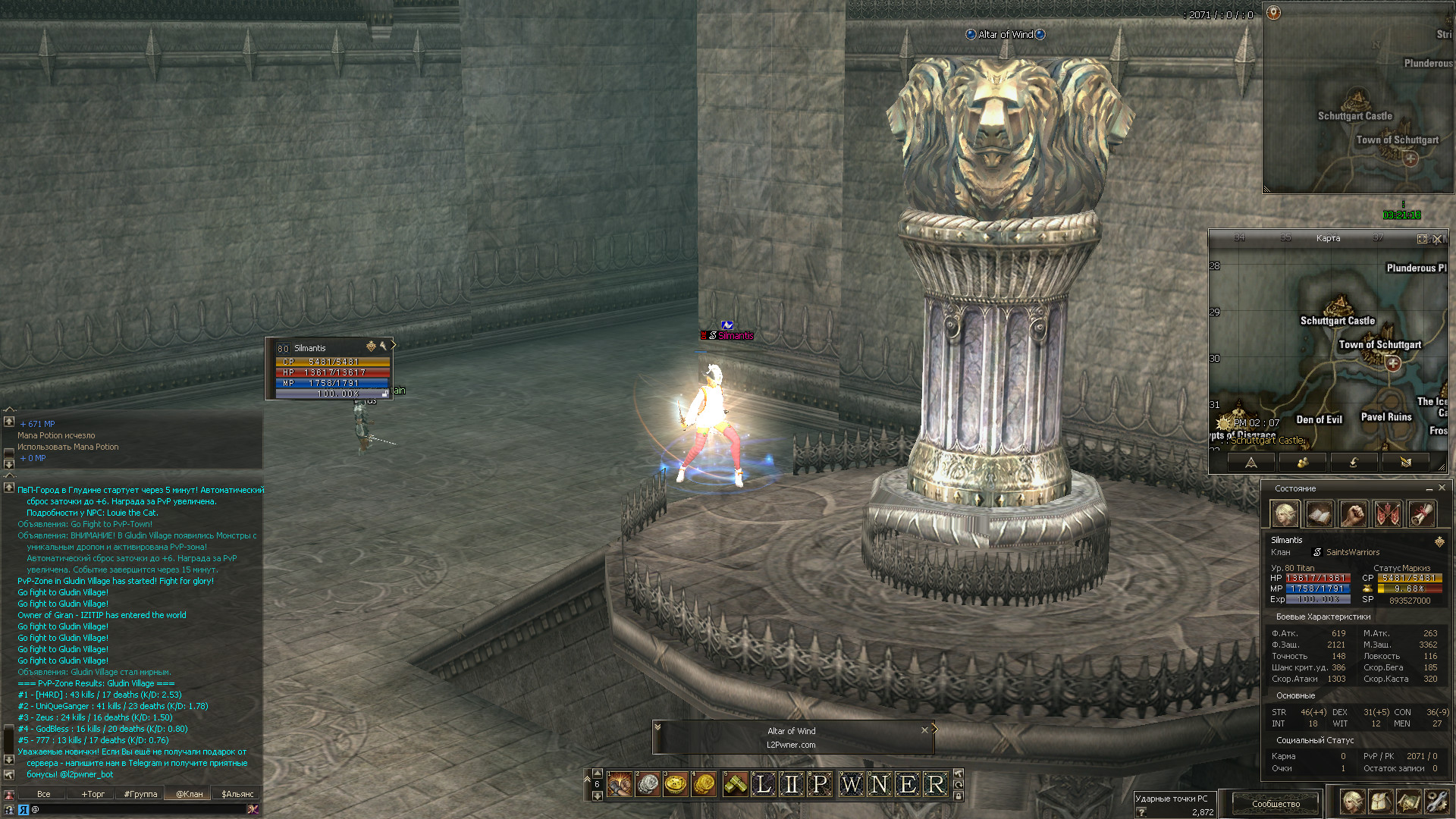Switch to the @Клан clan chat tab
The image size is (1456, 819).
pyautogui.click(x=190, y=794)
